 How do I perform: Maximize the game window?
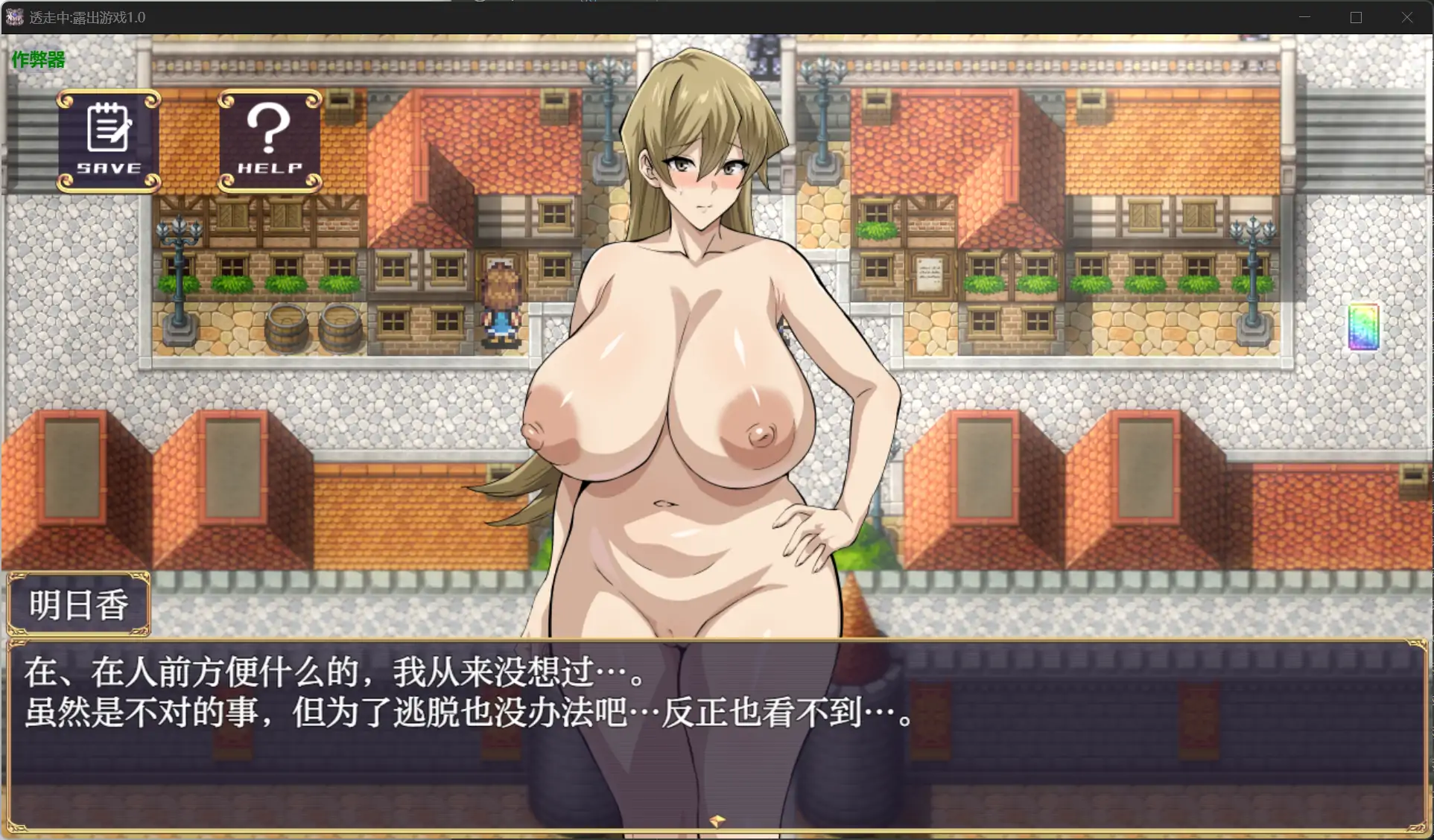pos(1356,17)
